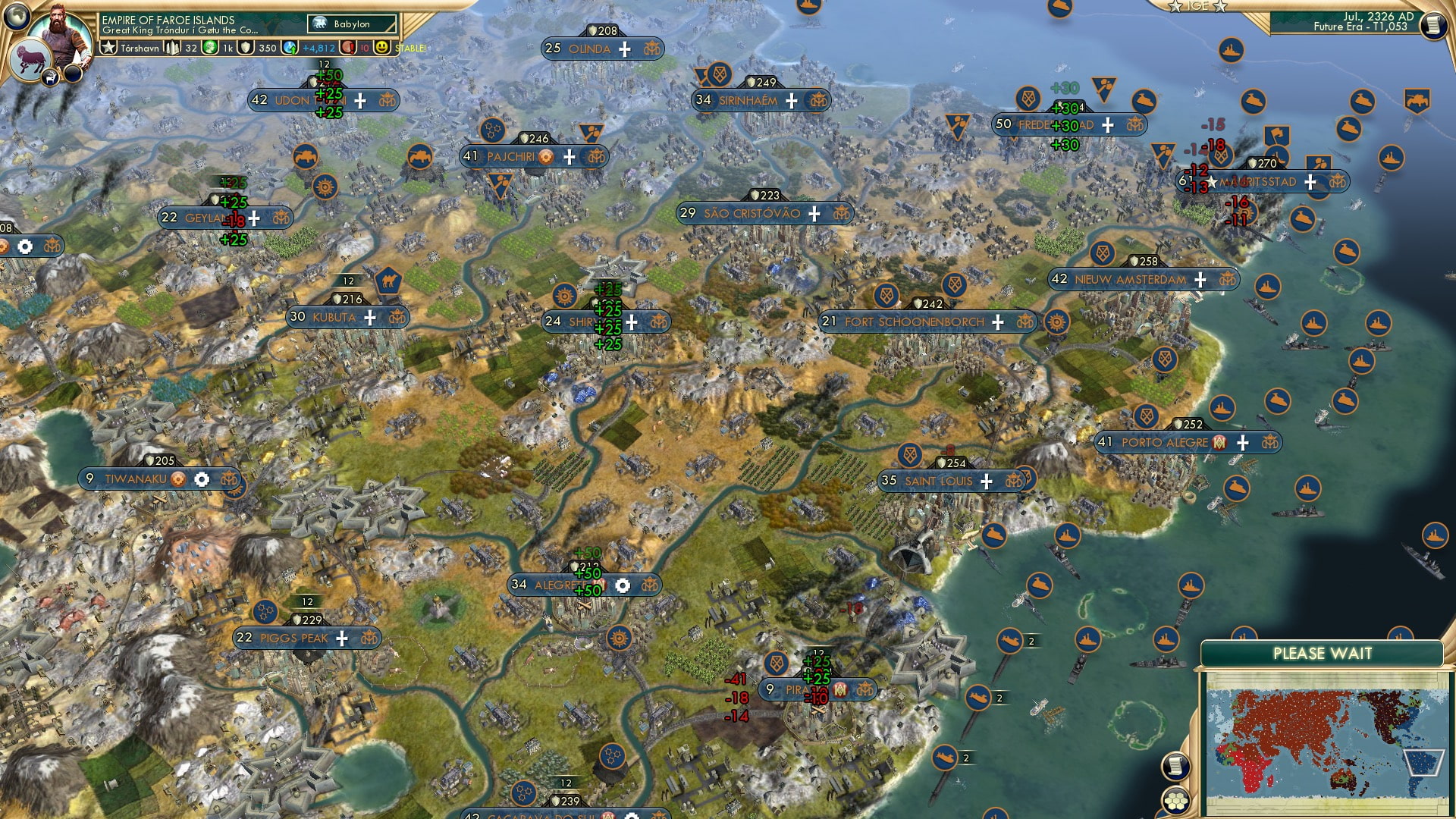
Task: Open the Fort Schoonenborch city banner
Action: [914, 322]
